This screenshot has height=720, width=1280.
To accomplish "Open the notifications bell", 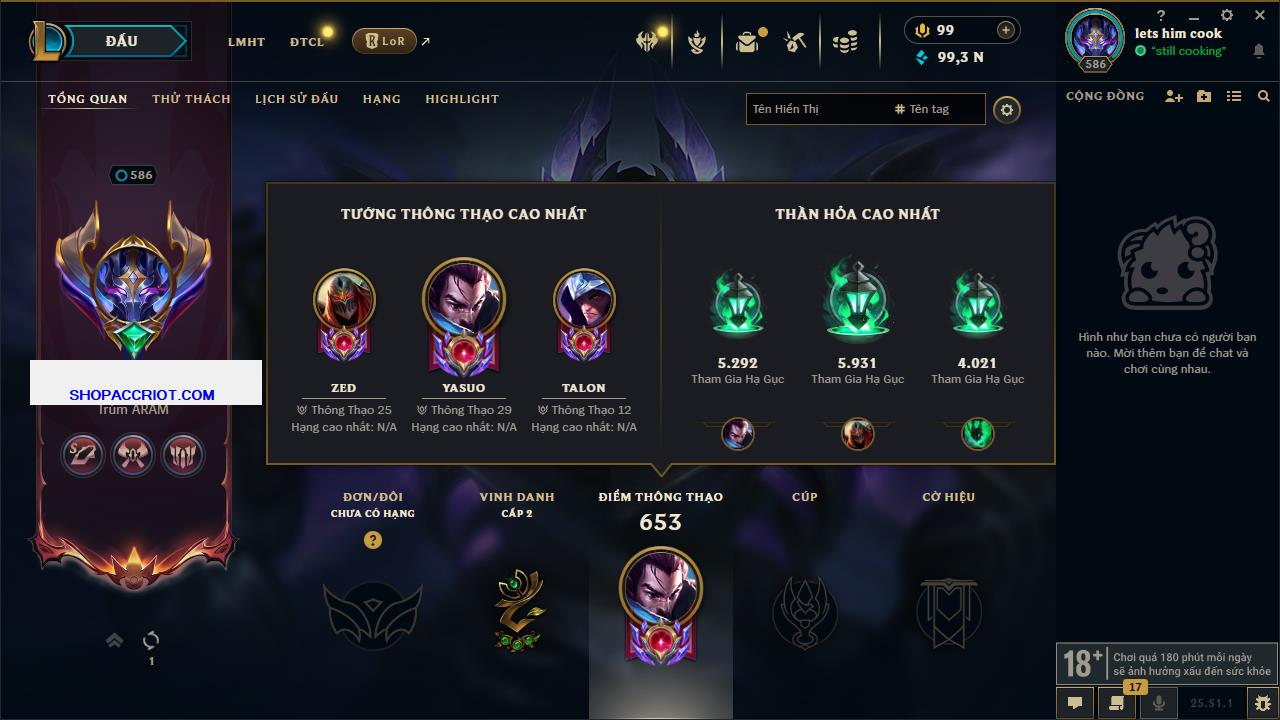I will 1259,51.
